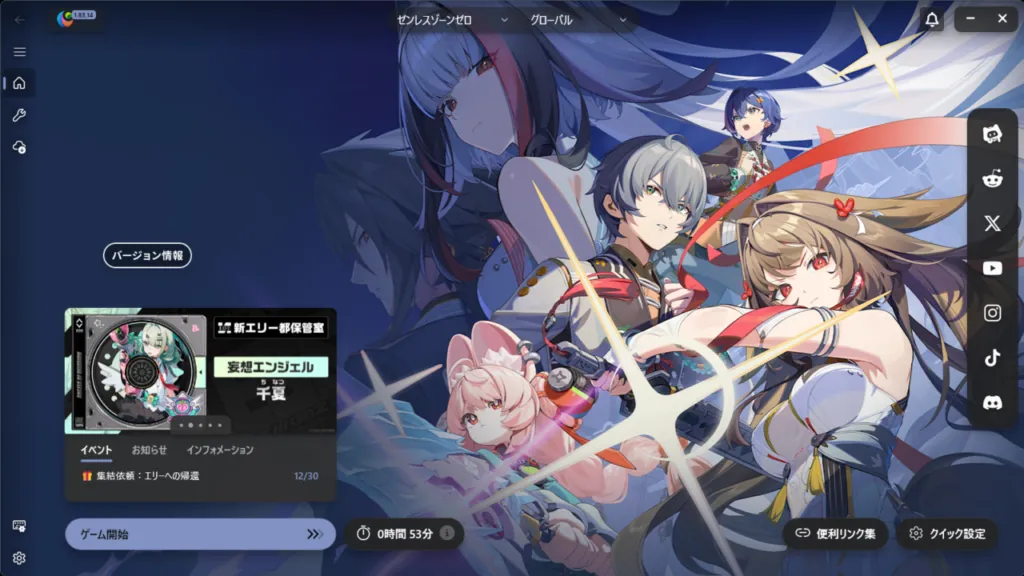Start the game with ゲーム開始 button
1024x576 pixels.
[x=200, y=534]
